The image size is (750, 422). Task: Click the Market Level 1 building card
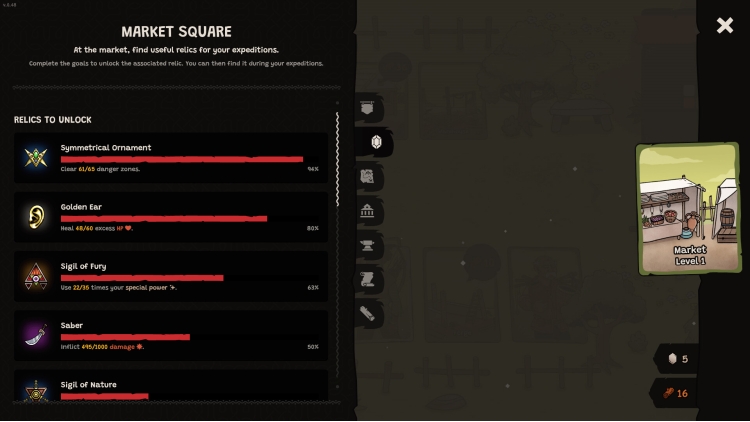tap(690, 208)
